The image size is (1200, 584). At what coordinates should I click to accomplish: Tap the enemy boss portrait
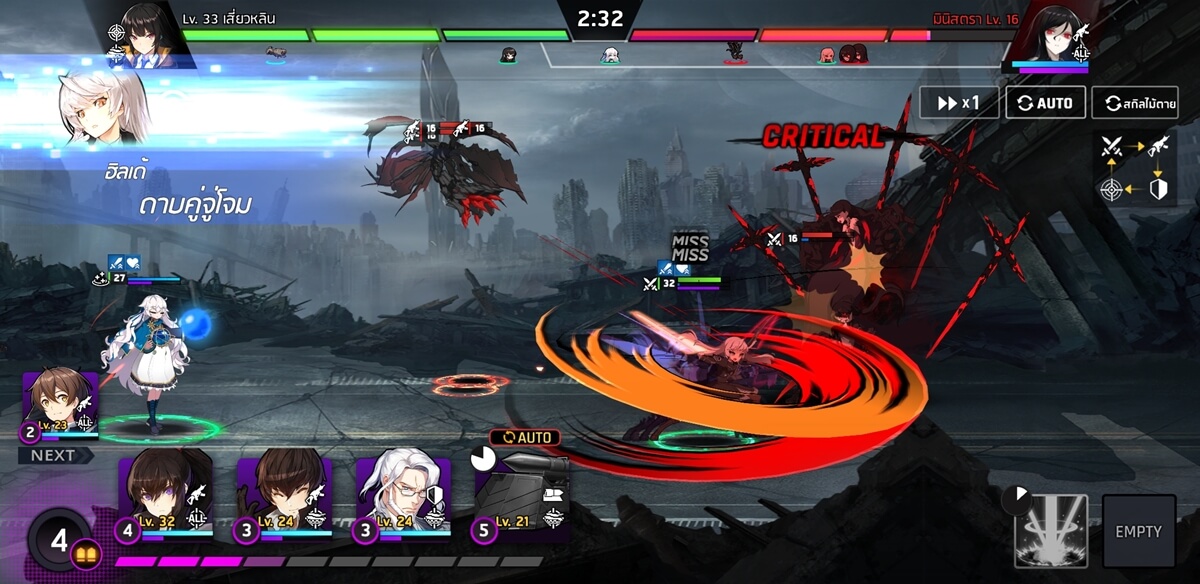(x=1050, y=36)
